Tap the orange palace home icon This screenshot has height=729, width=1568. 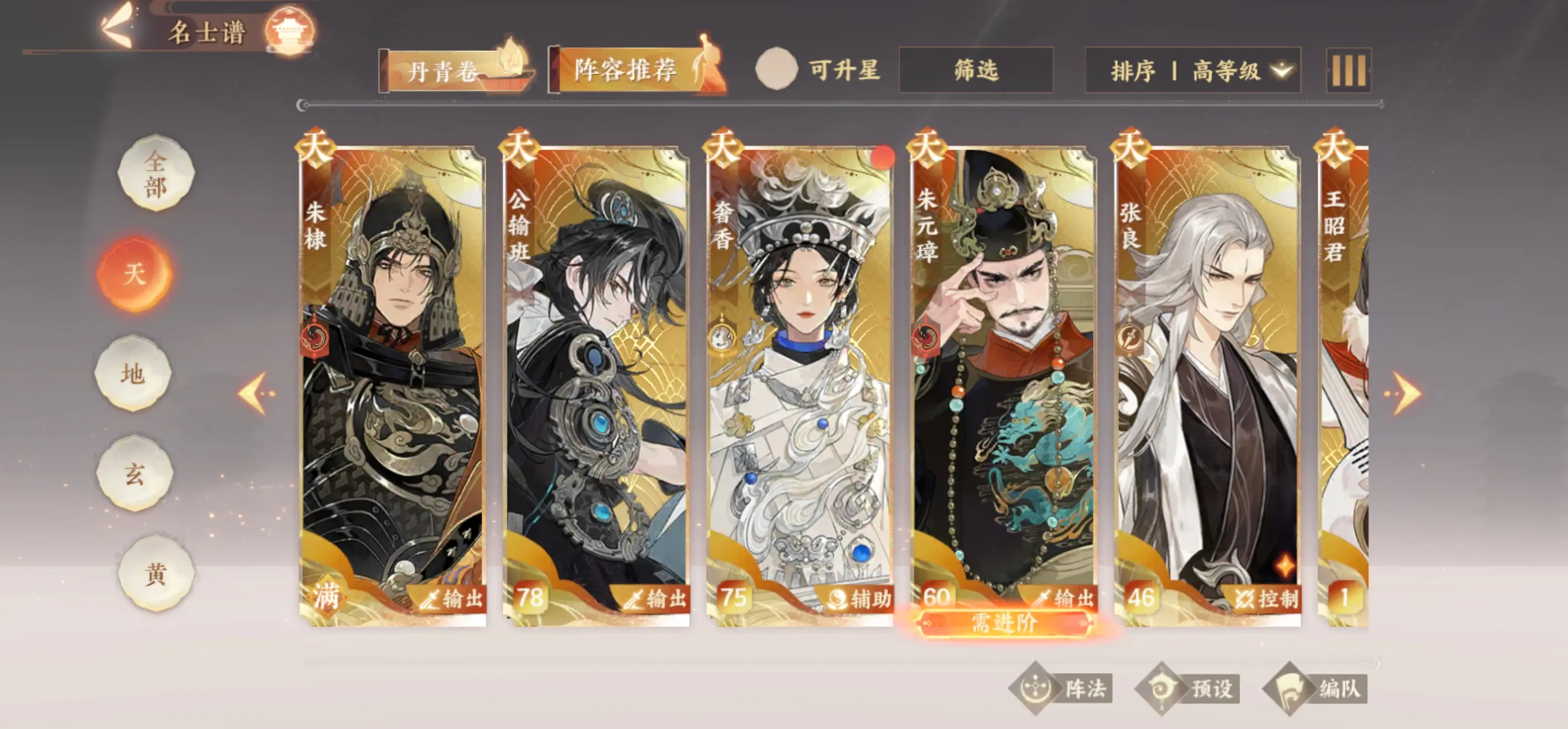289,29
